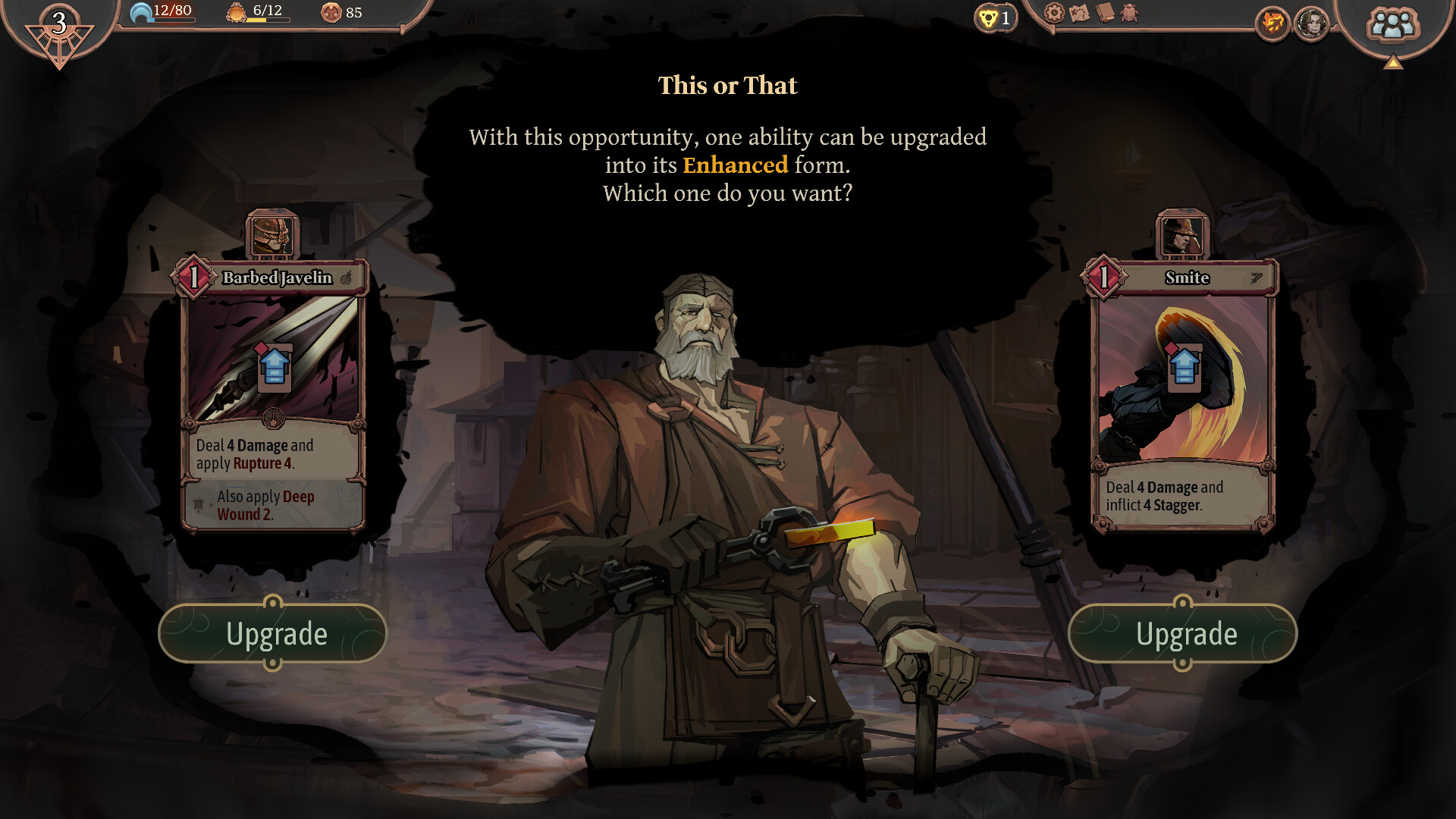Open the gear settings icon
This screenshot has height=819, width=1456.
click(1054, 13)
